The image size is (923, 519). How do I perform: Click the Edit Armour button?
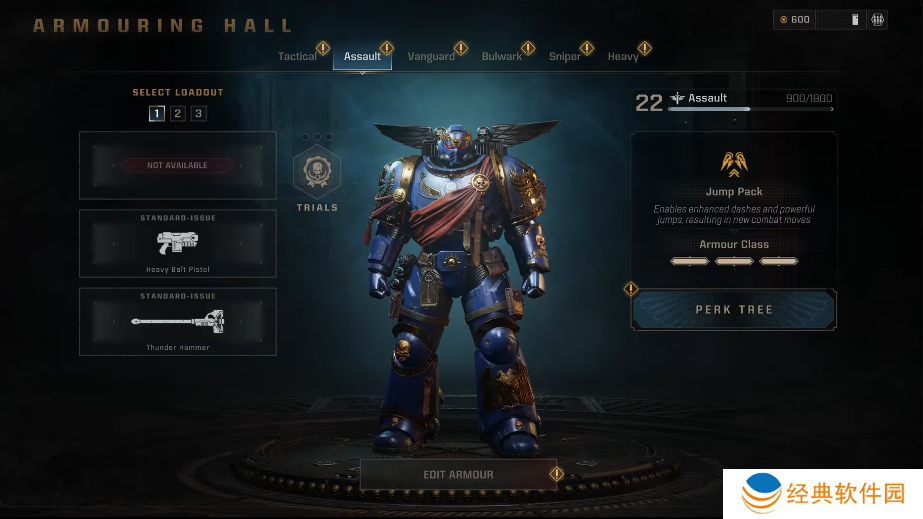[x=458, y=474]
